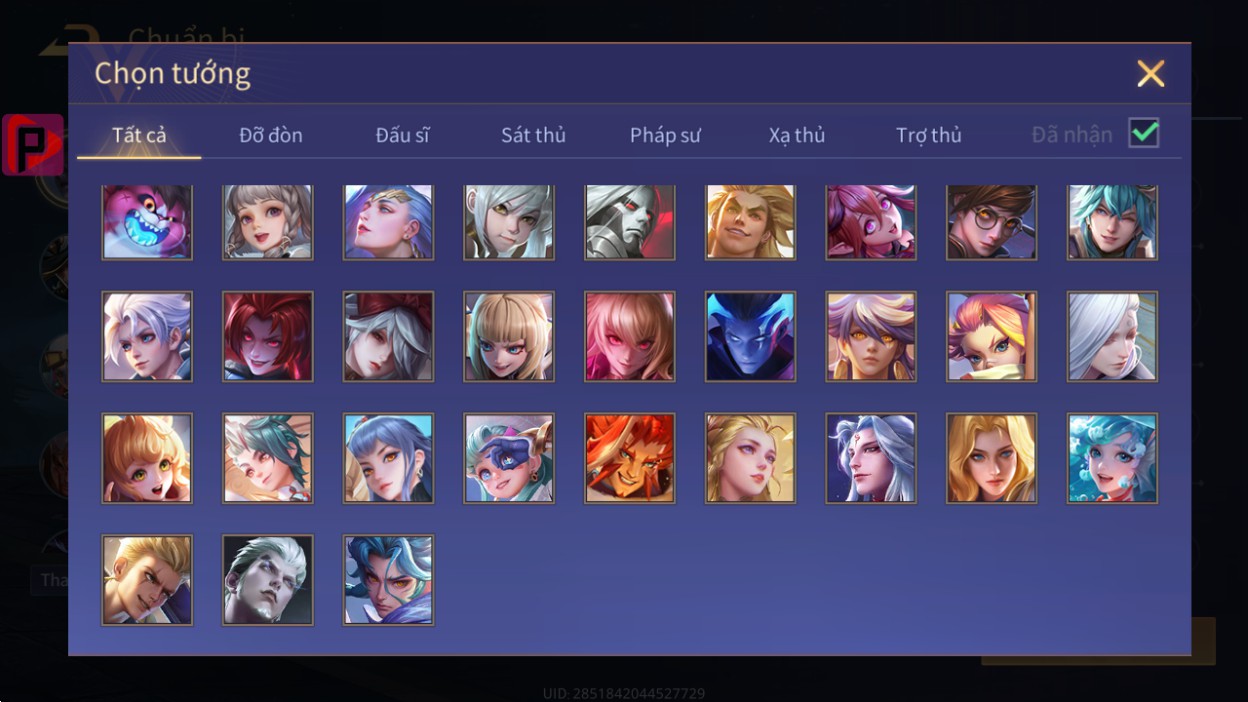
Task: View the Trợ thủ heroes
Action: point(928,135)
